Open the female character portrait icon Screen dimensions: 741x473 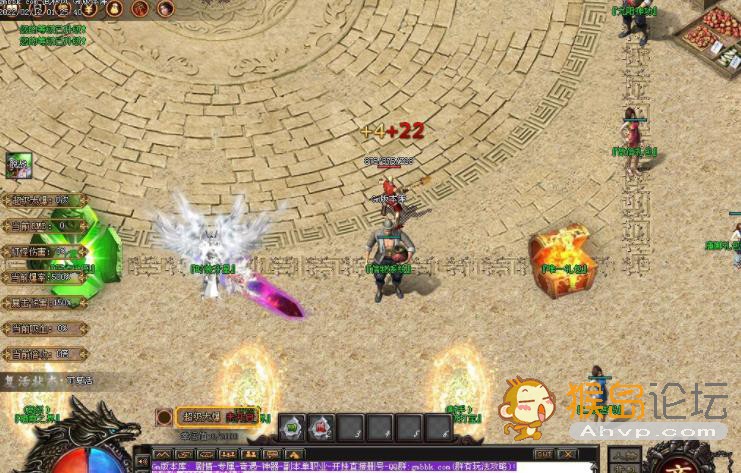(x=164, y=9)
